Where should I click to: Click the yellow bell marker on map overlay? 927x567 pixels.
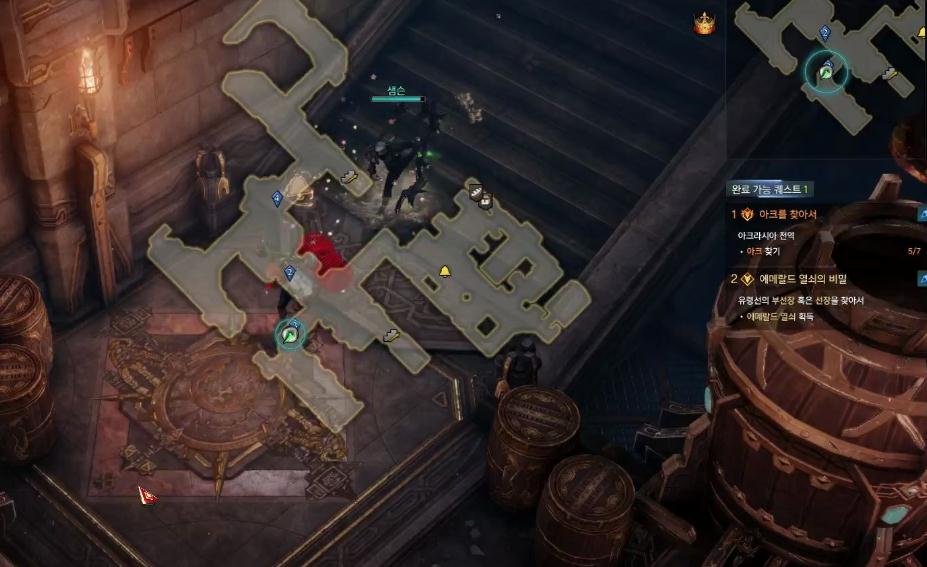point(445,271)
